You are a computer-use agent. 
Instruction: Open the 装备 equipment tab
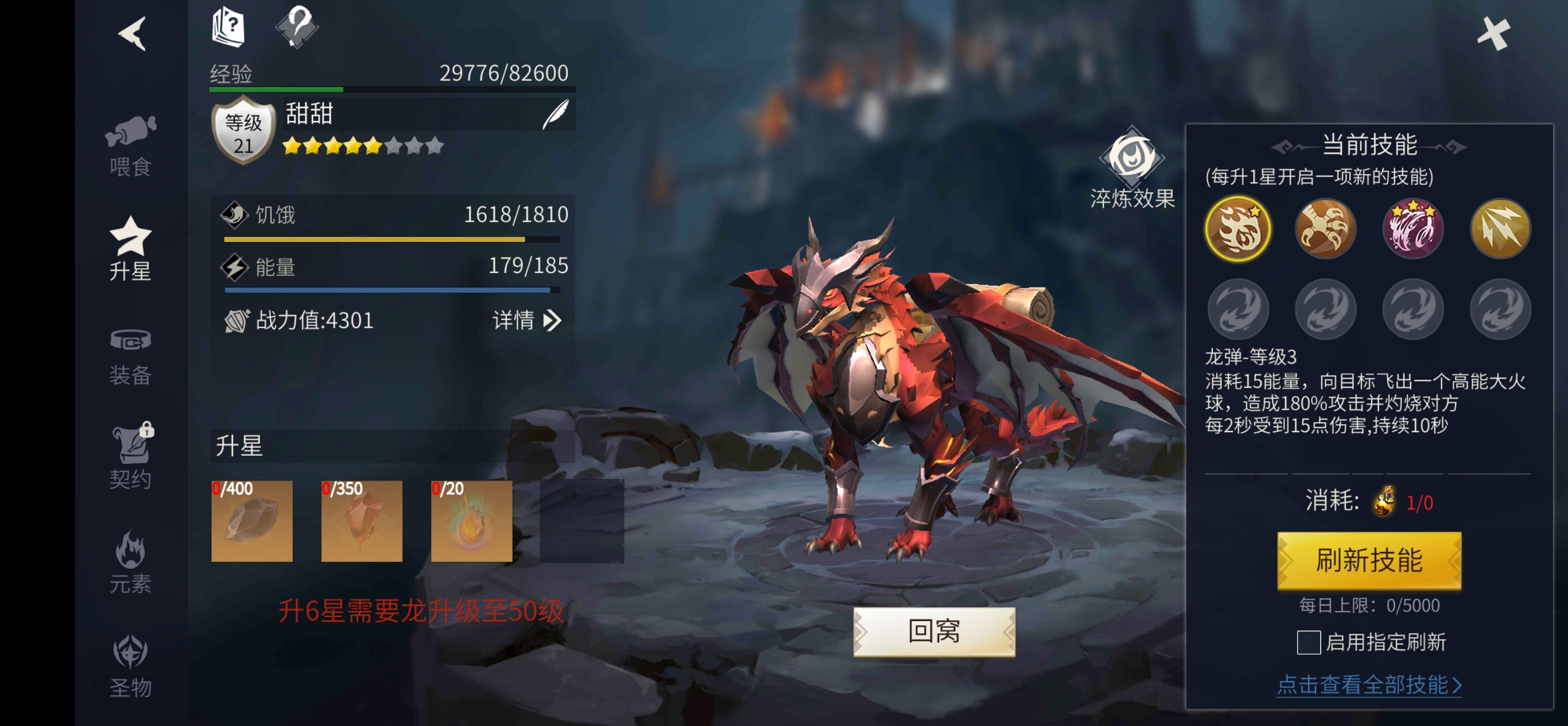click(130, 357)
